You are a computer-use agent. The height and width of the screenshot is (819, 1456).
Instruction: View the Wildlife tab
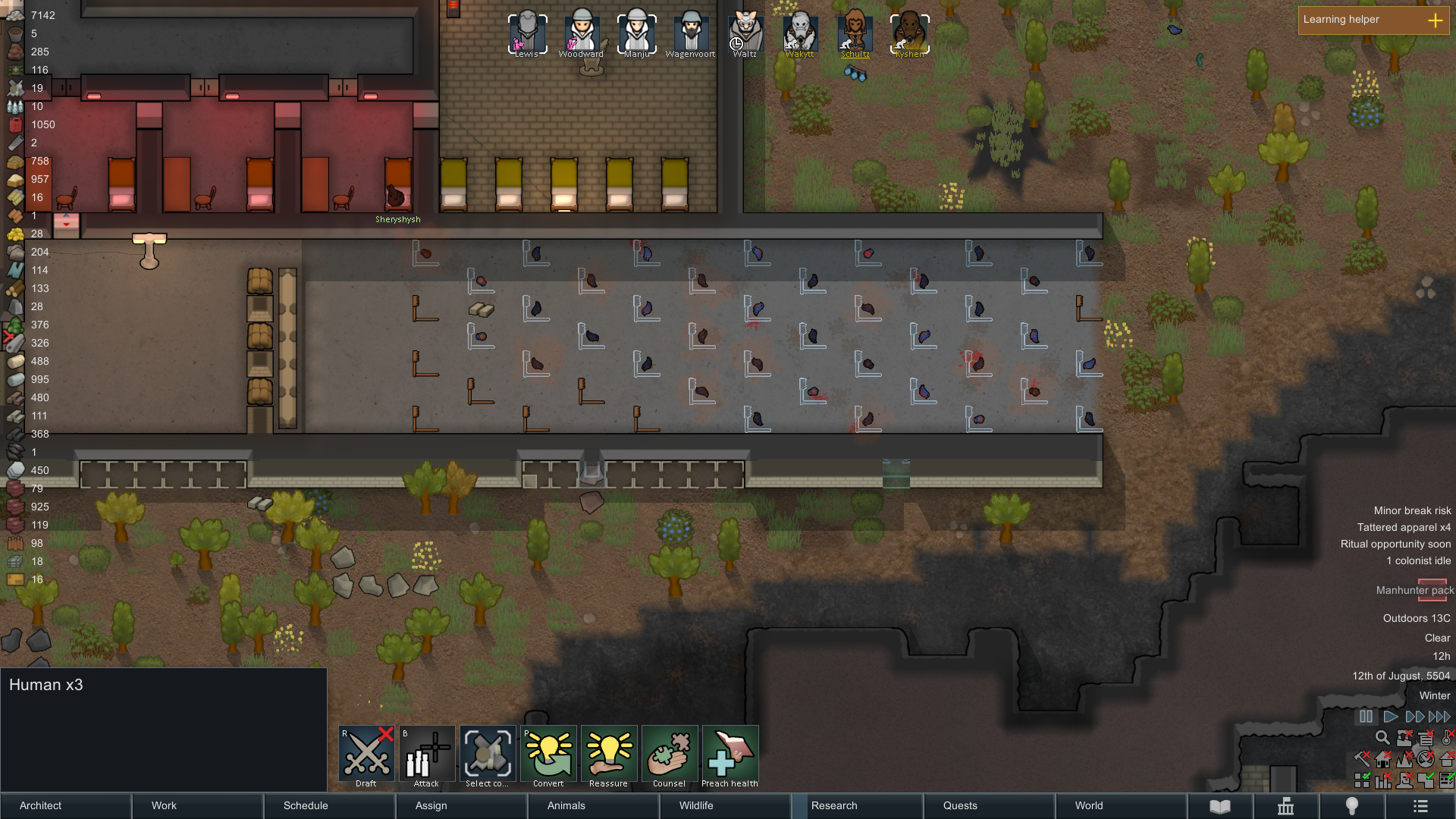pos(725,805)
